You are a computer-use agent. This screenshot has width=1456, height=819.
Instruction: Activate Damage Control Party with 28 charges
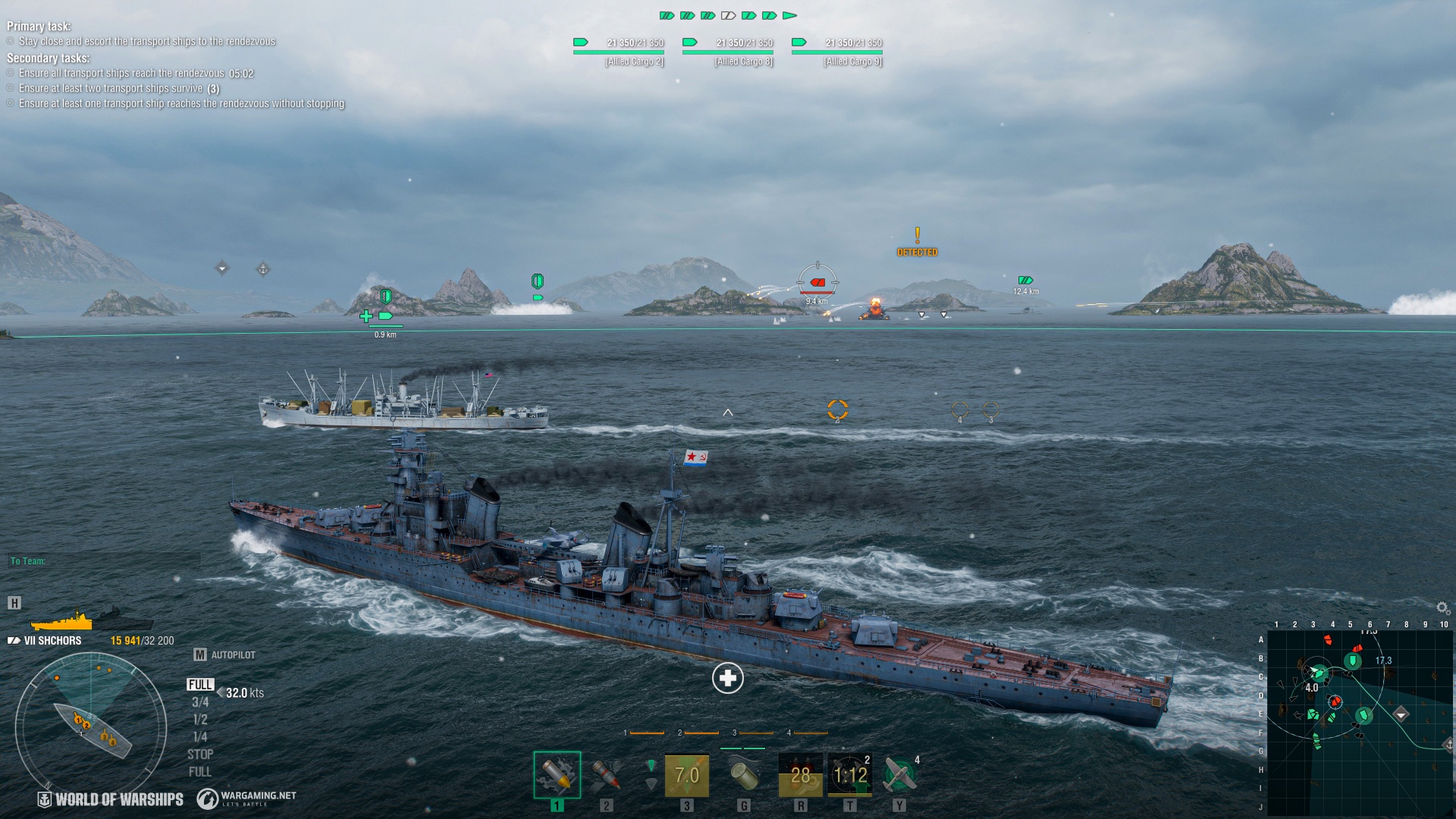[x=799, y=775]
